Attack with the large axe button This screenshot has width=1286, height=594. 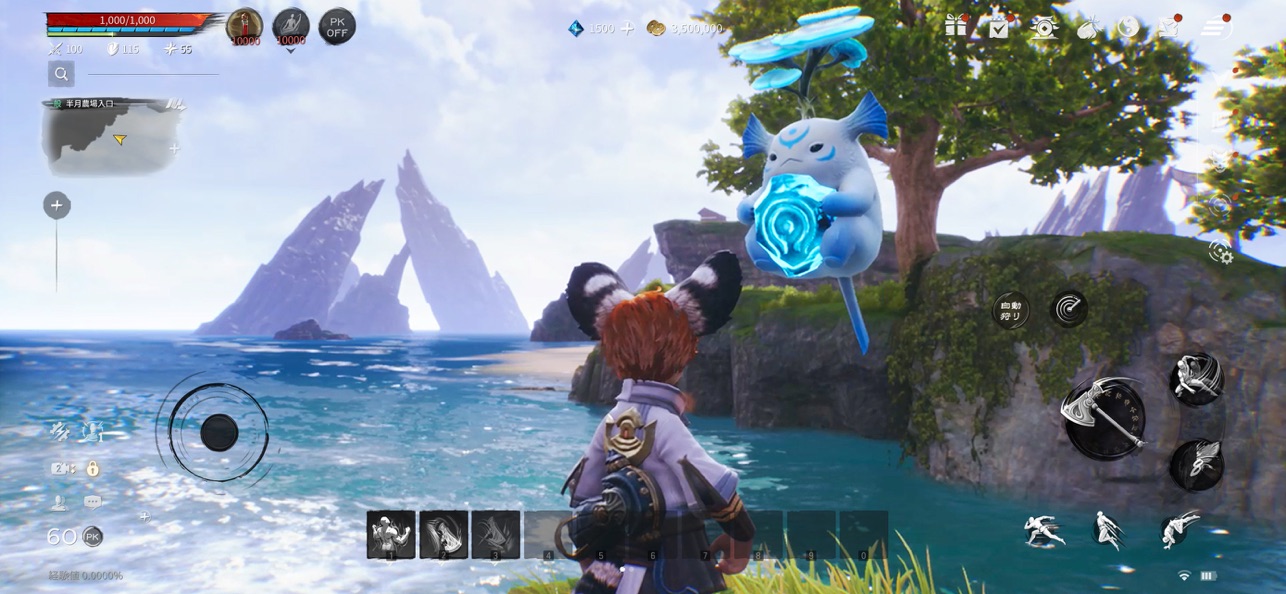[1104, 418]
